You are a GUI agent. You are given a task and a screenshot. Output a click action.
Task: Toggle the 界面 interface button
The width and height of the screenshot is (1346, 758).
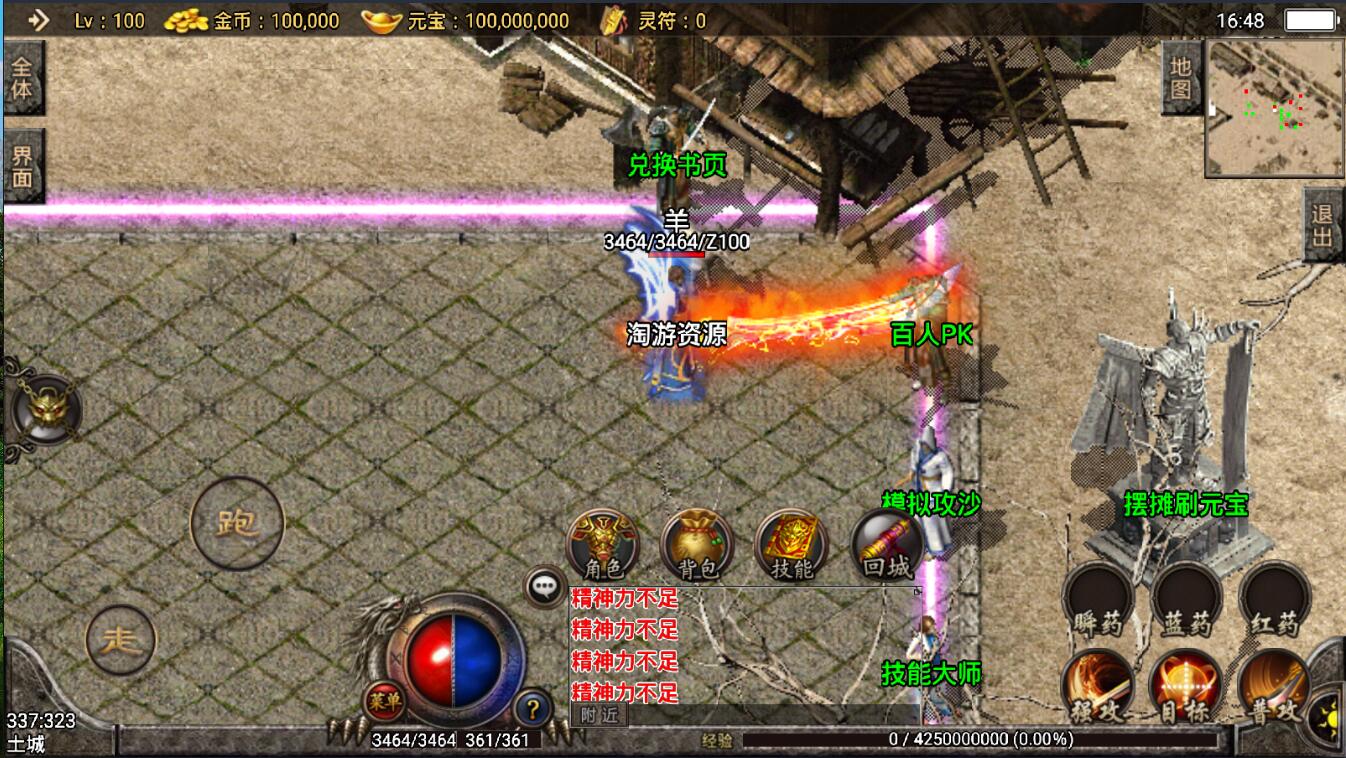(x=23, y=166)
